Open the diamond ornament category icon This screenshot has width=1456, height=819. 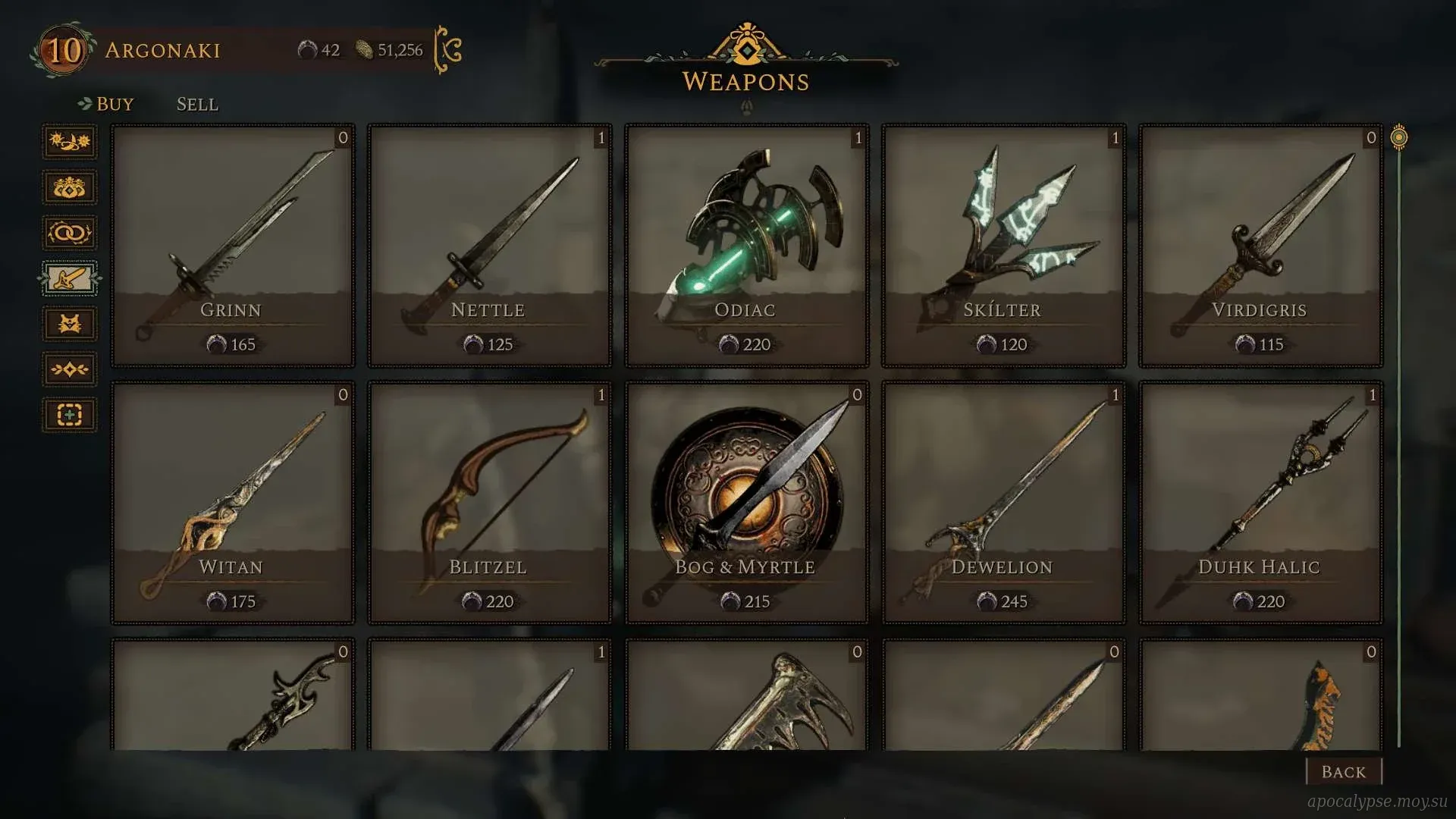[69, 369]
